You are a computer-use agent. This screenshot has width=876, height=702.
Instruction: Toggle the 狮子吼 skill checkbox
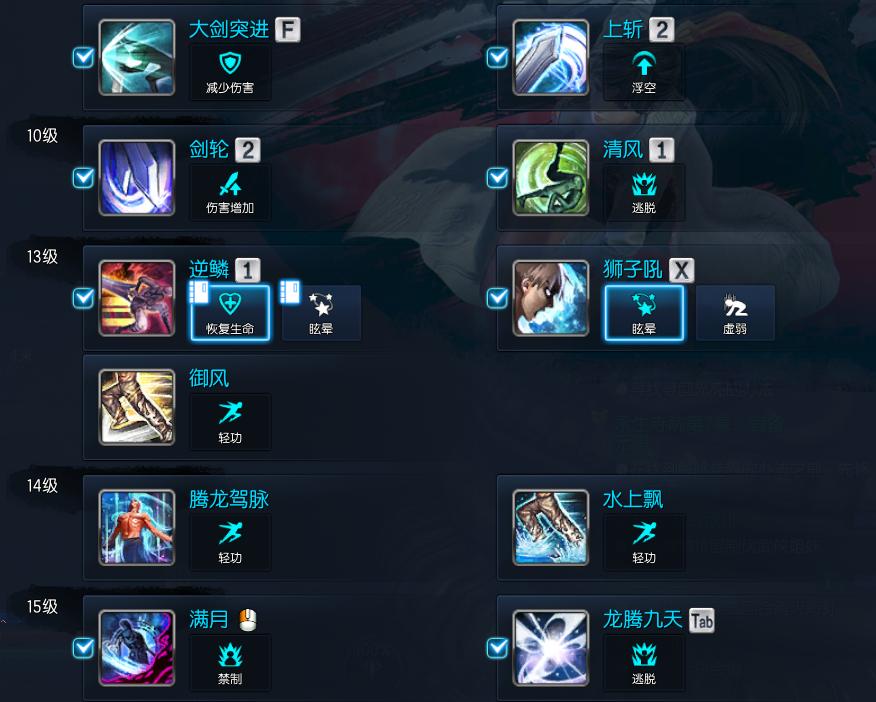point(497,298)
